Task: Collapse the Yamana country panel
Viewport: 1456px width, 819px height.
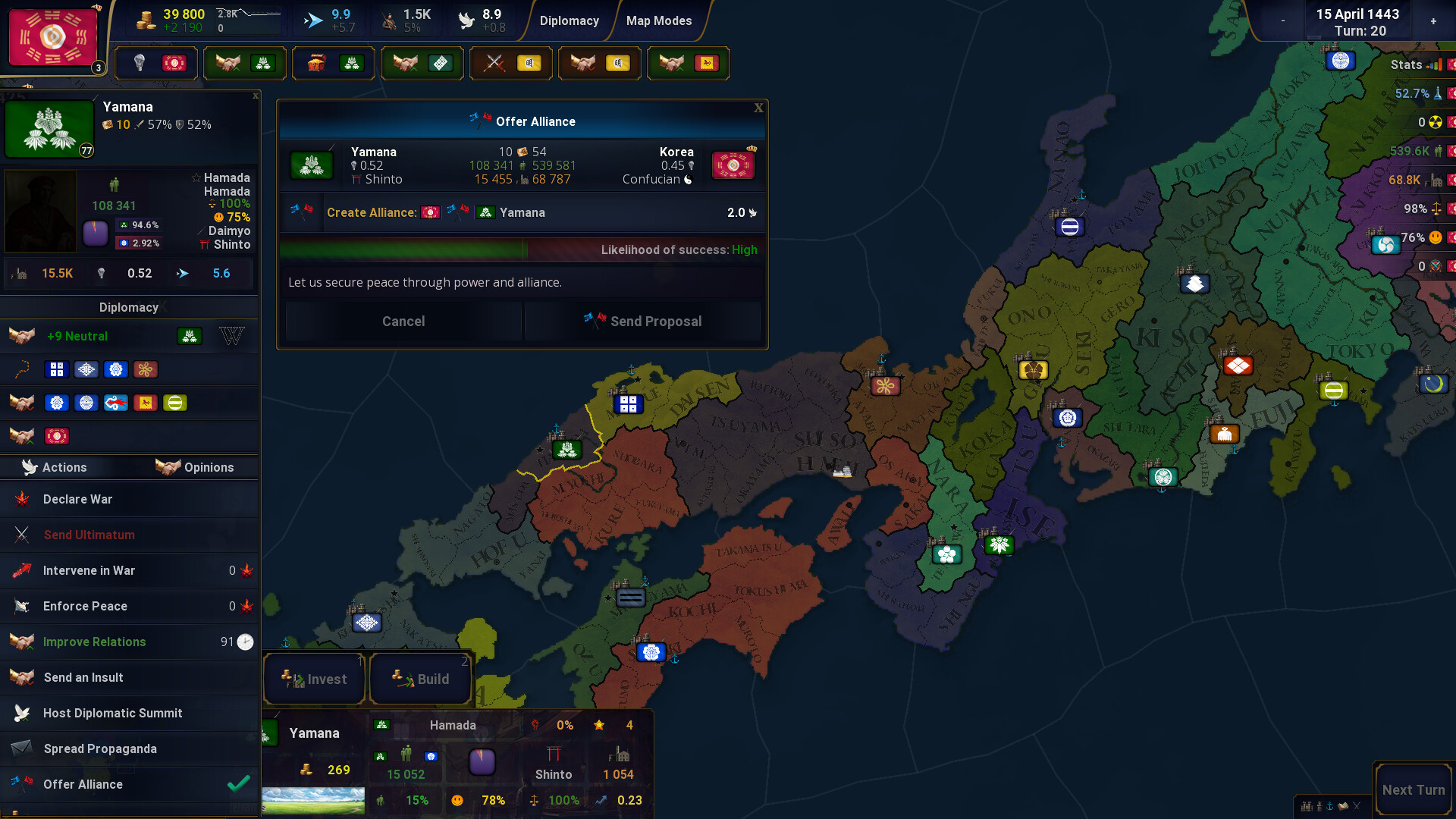Action: [x=255, y=96]
